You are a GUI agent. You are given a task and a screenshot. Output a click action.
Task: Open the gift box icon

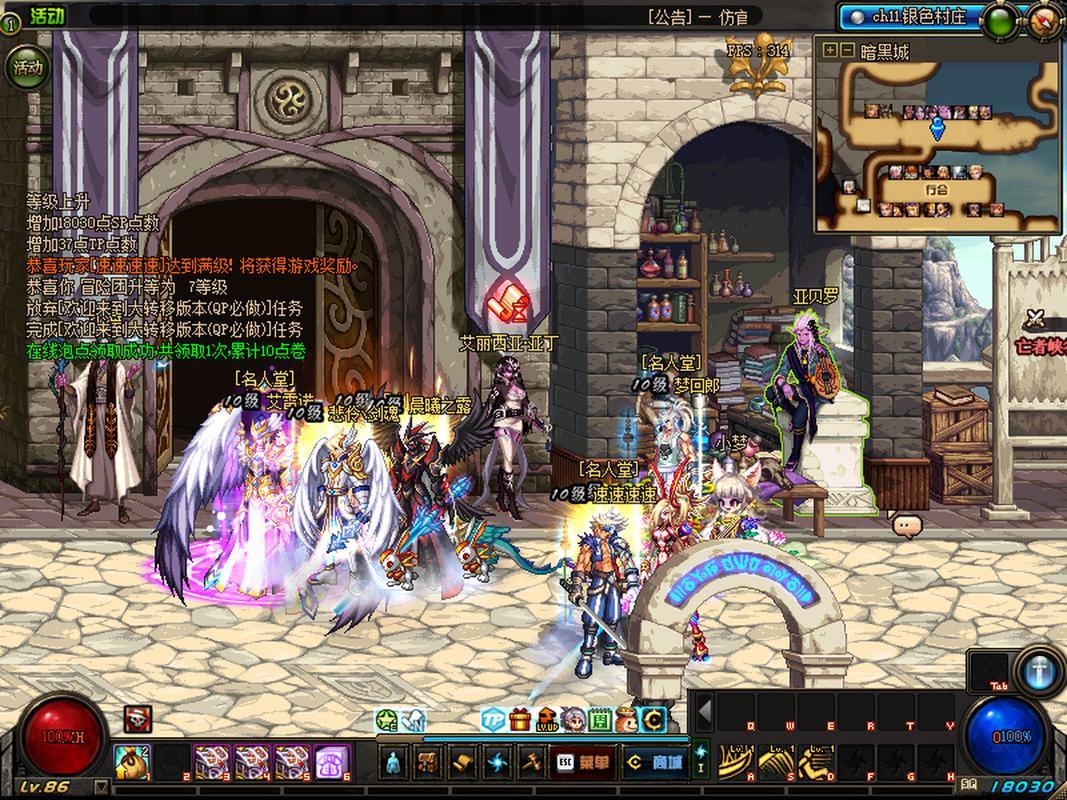click(x=519, y=719)
